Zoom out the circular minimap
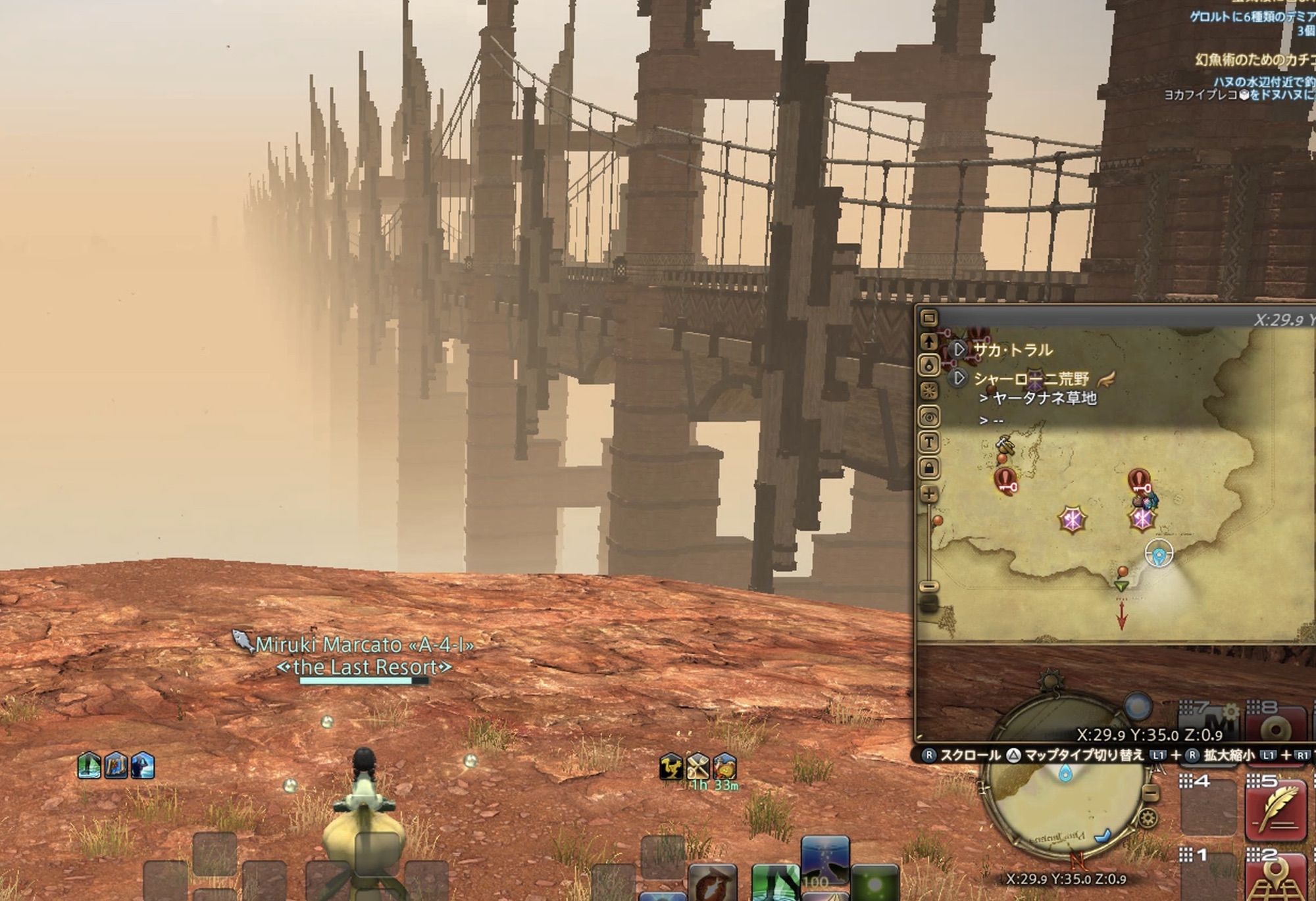Image resolution: width=1316 pixels, height=901 pixels. 1150,792
